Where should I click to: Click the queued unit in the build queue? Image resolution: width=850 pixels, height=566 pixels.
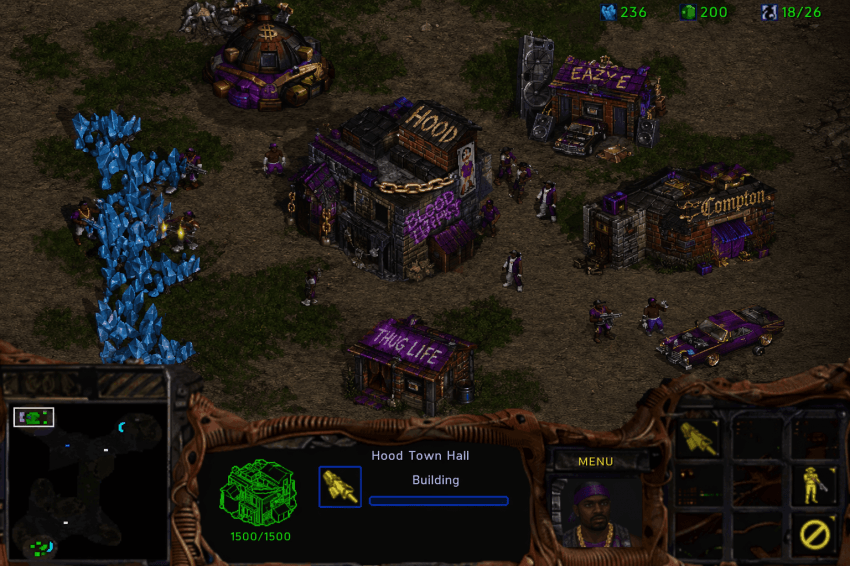[x=340, y=486]
